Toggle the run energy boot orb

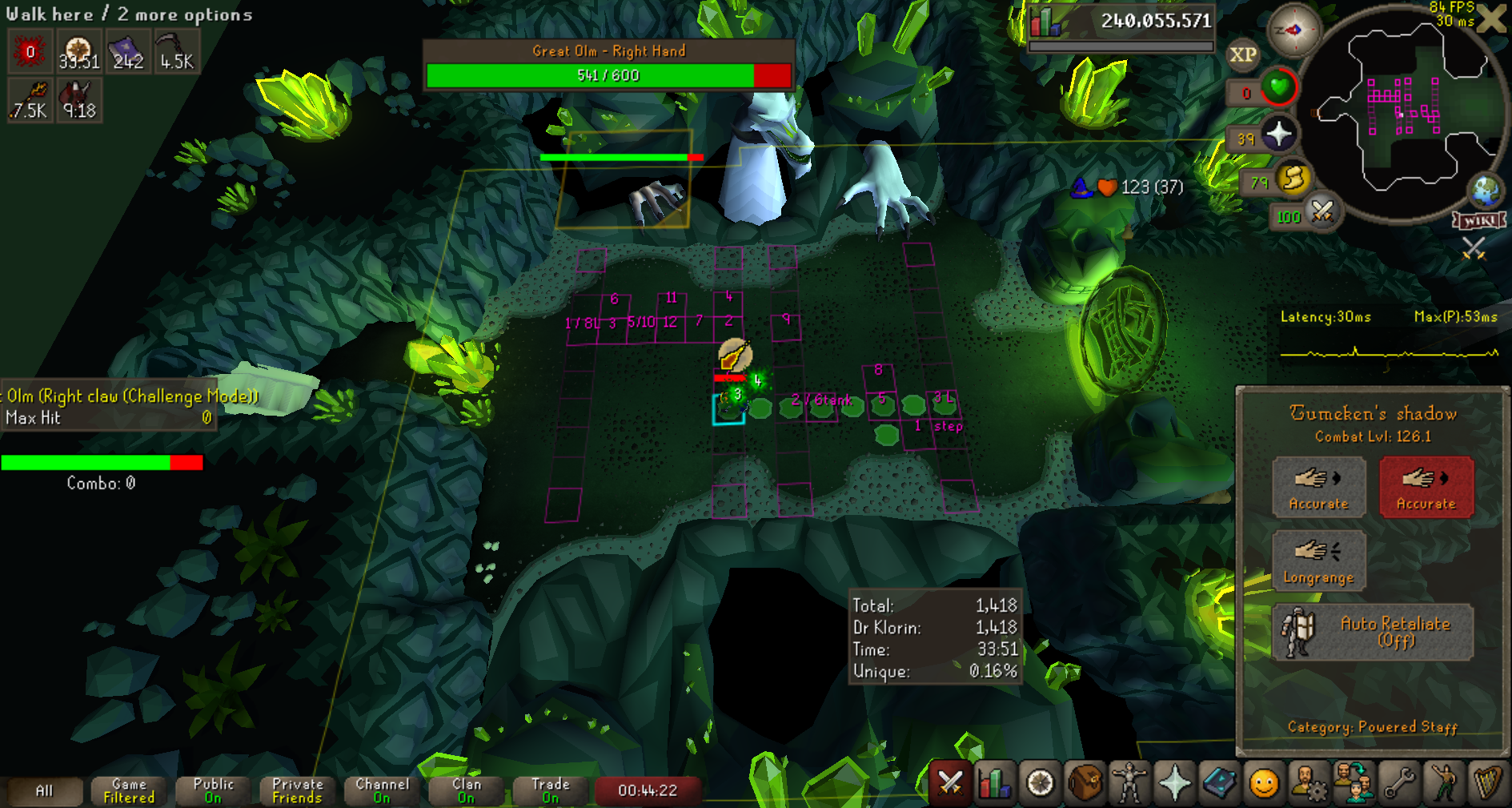[1293, 180]
